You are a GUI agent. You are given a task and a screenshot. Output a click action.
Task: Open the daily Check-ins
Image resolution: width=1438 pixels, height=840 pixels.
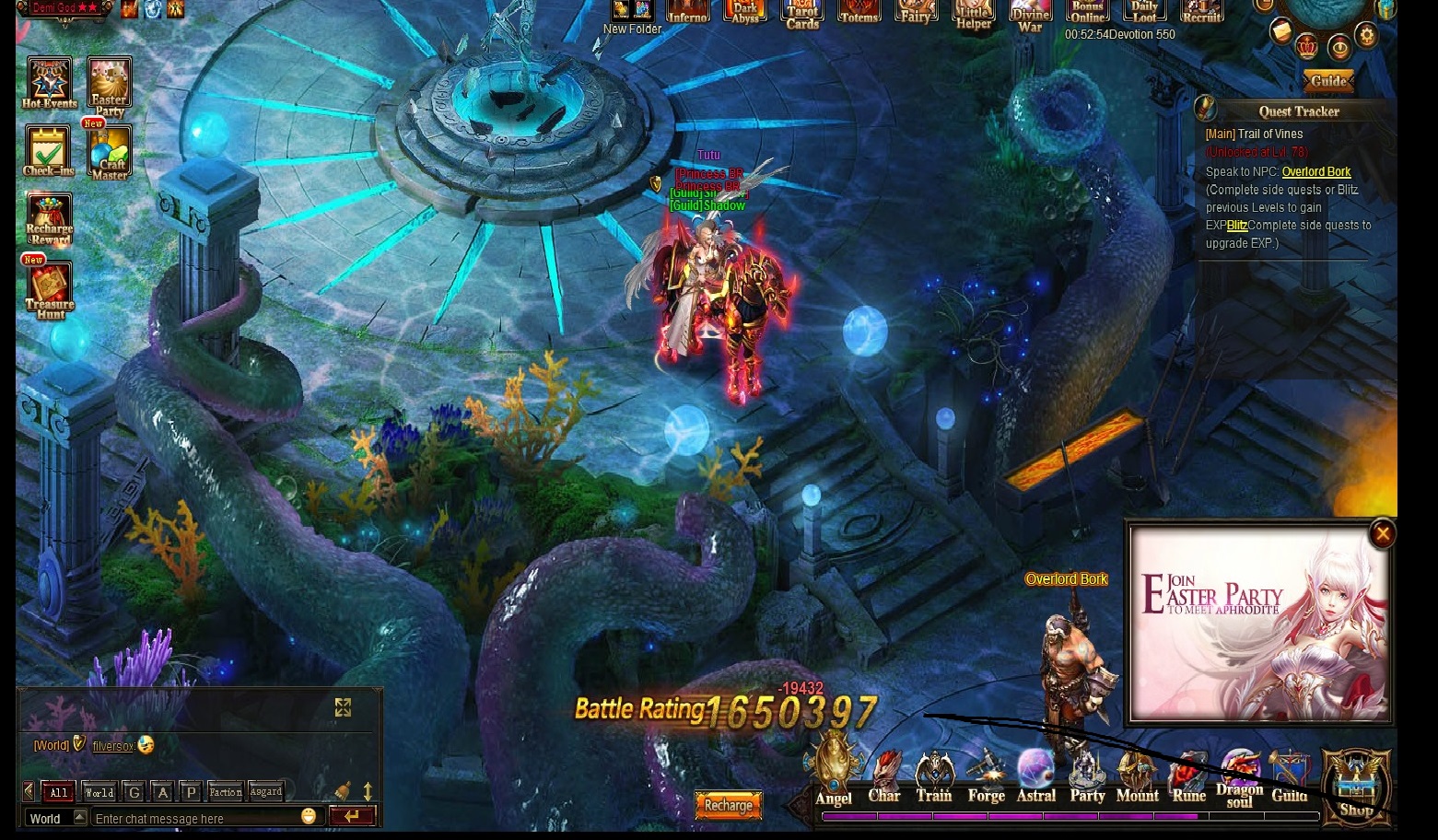click(48, 150)
